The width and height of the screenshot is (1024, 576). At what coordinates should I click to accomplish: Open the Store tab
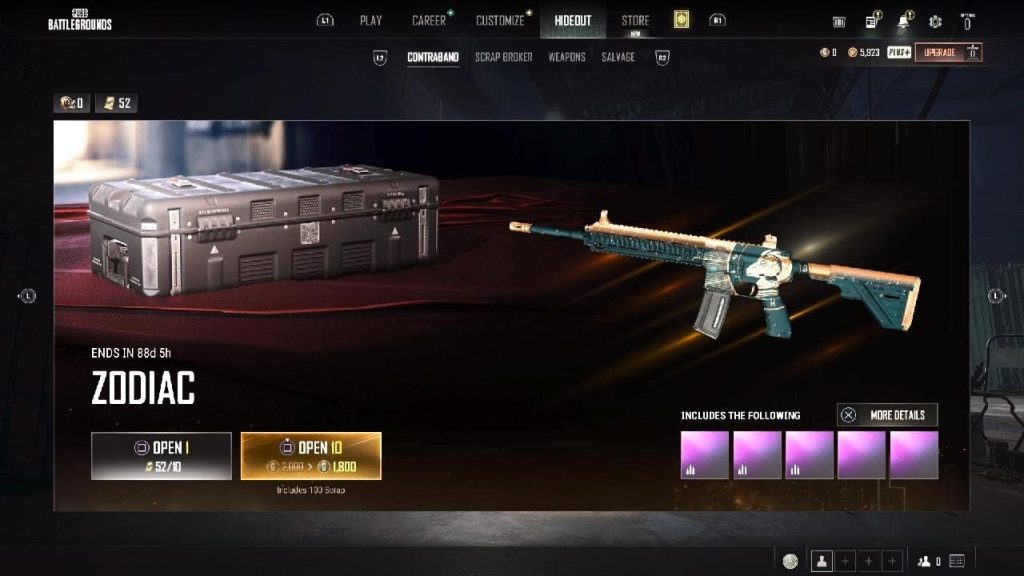(635, 20)
